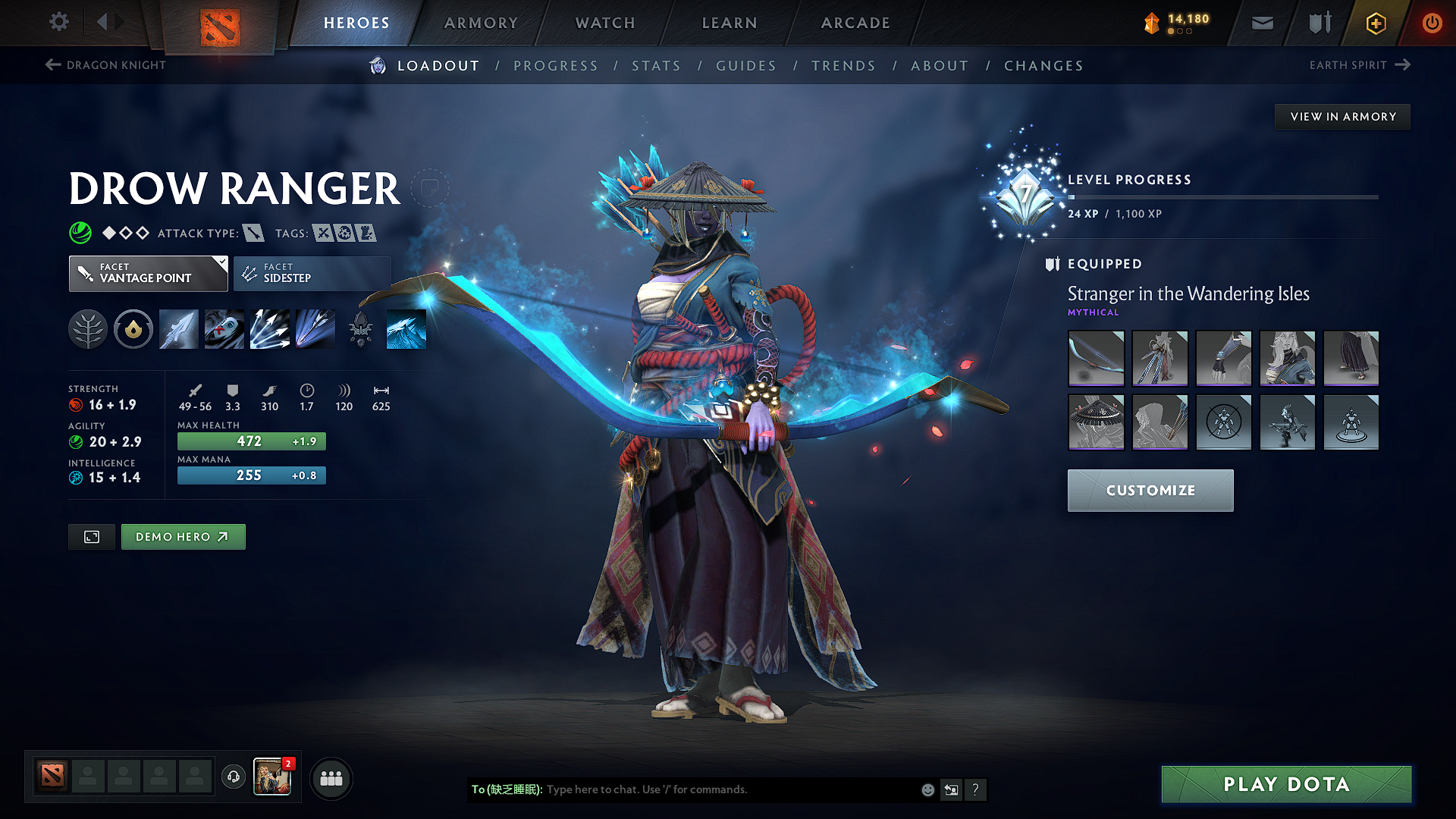
Task: Click the Multishot ability icon
Action: pyautogui.click(x=269, y=328)
